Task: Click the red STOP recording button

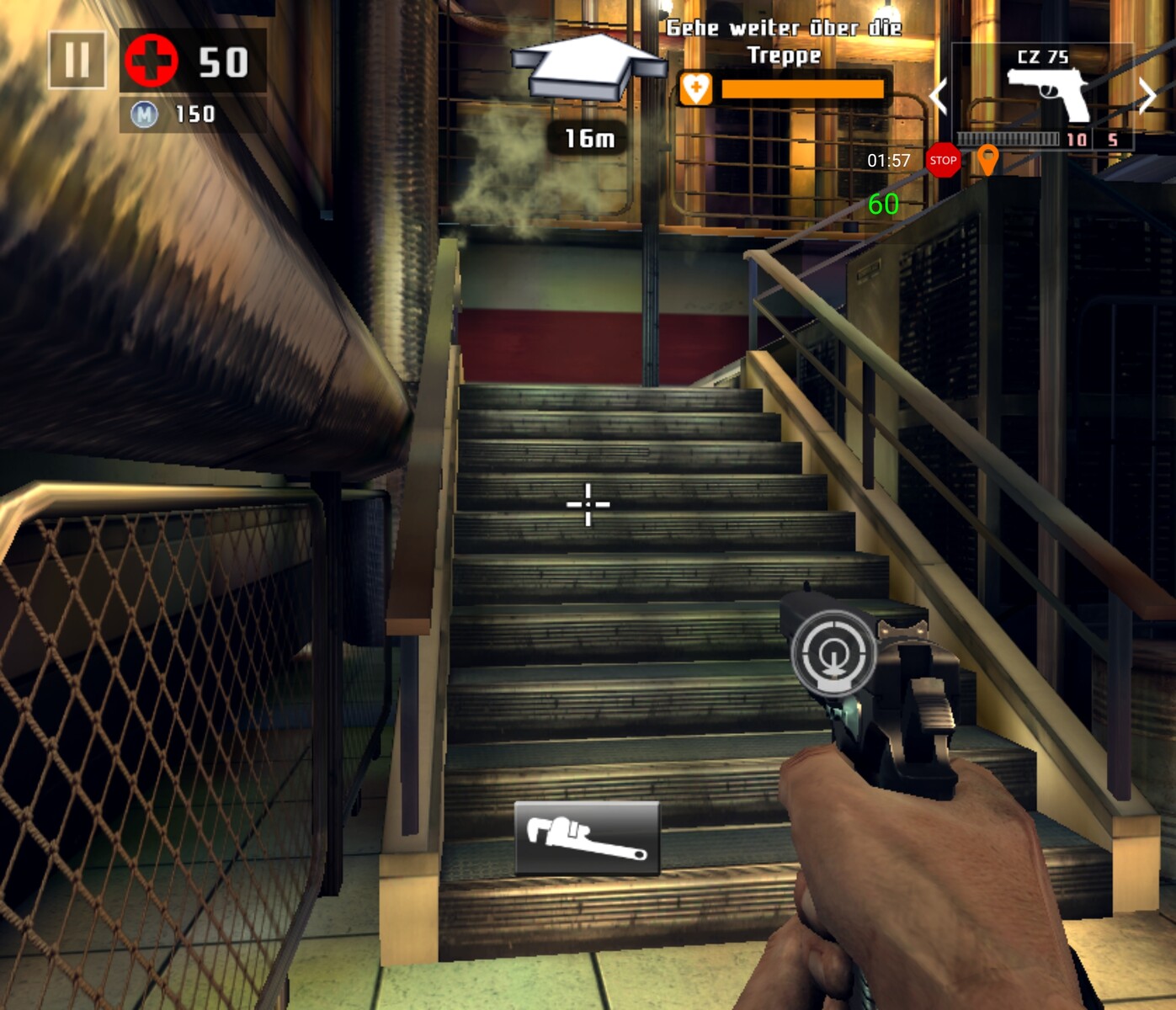Action: [x=943, y=160]
